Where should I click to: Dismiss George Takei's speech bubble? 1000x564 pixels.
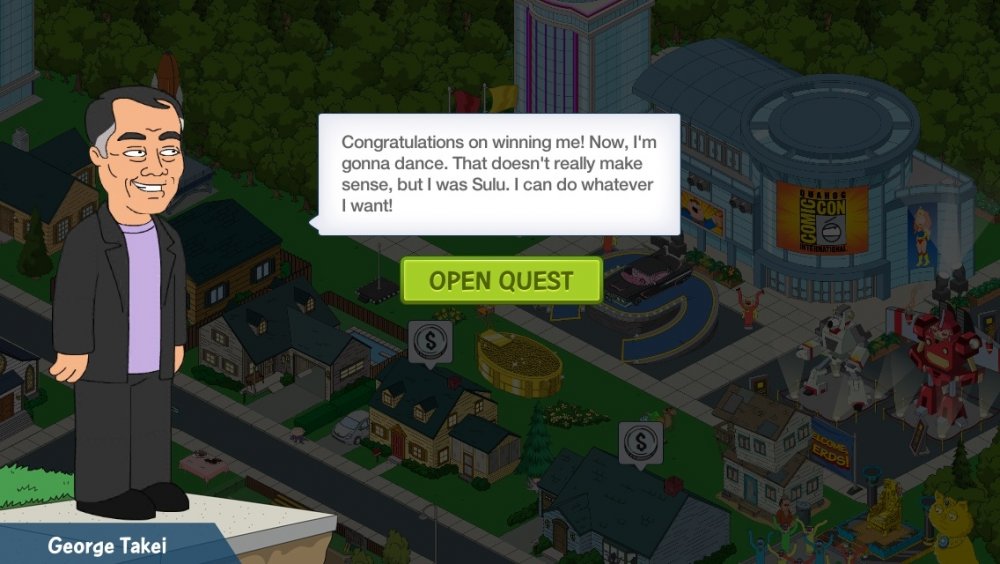click(x=499, y=174)
